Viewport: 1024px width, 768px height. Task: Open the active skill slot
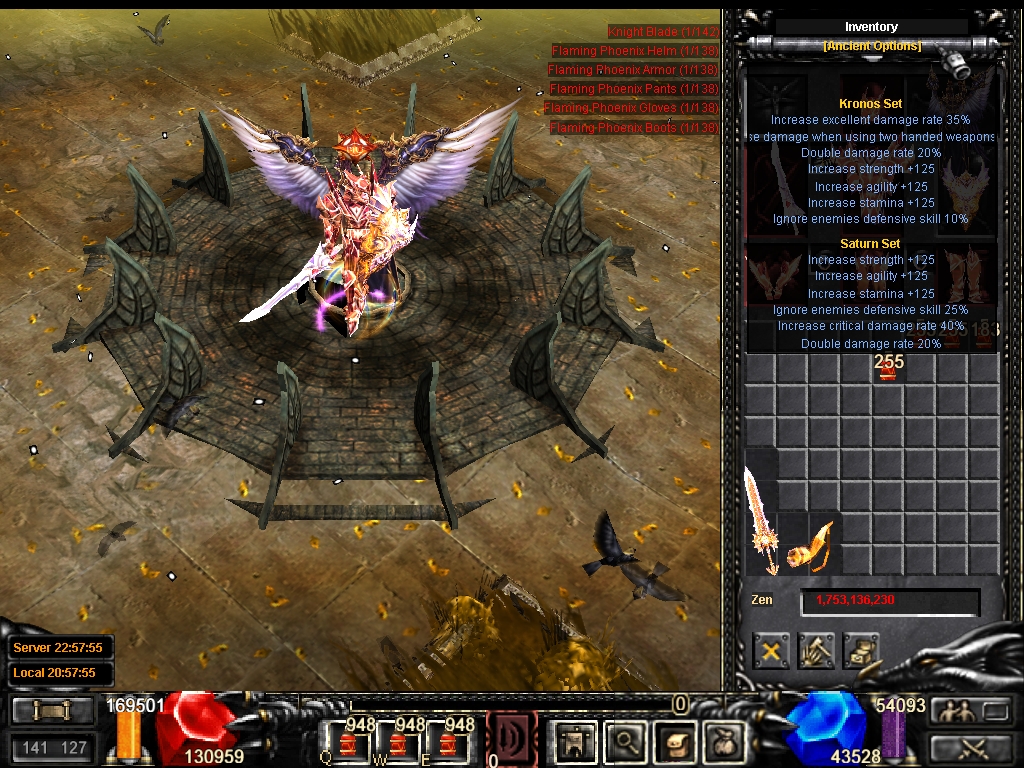click(x=511, y=740)
